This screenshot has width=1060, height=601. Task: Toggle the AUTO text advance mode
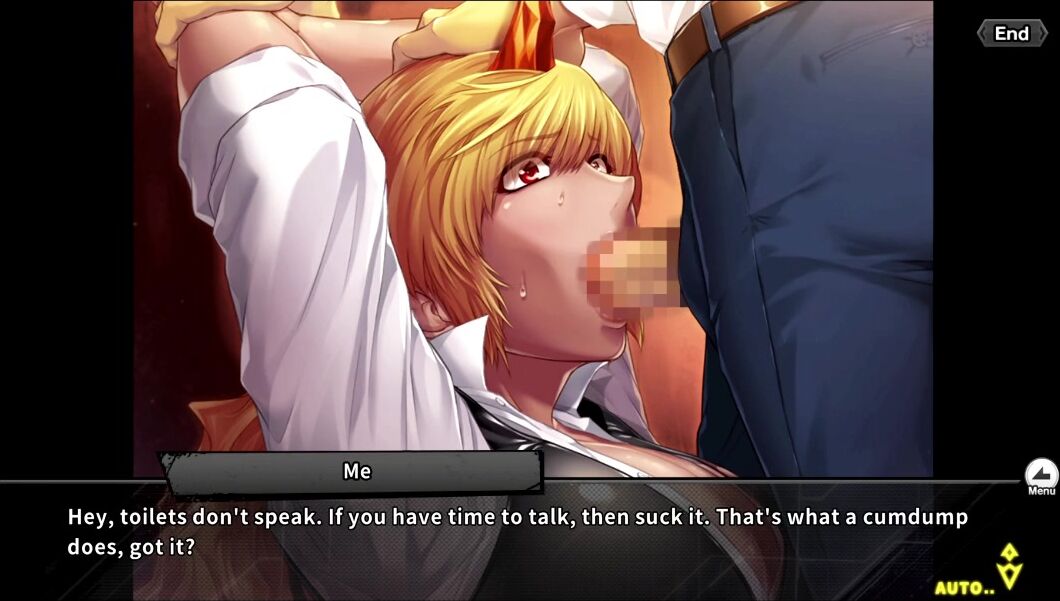pyautogui.click(x=965, y=587)
